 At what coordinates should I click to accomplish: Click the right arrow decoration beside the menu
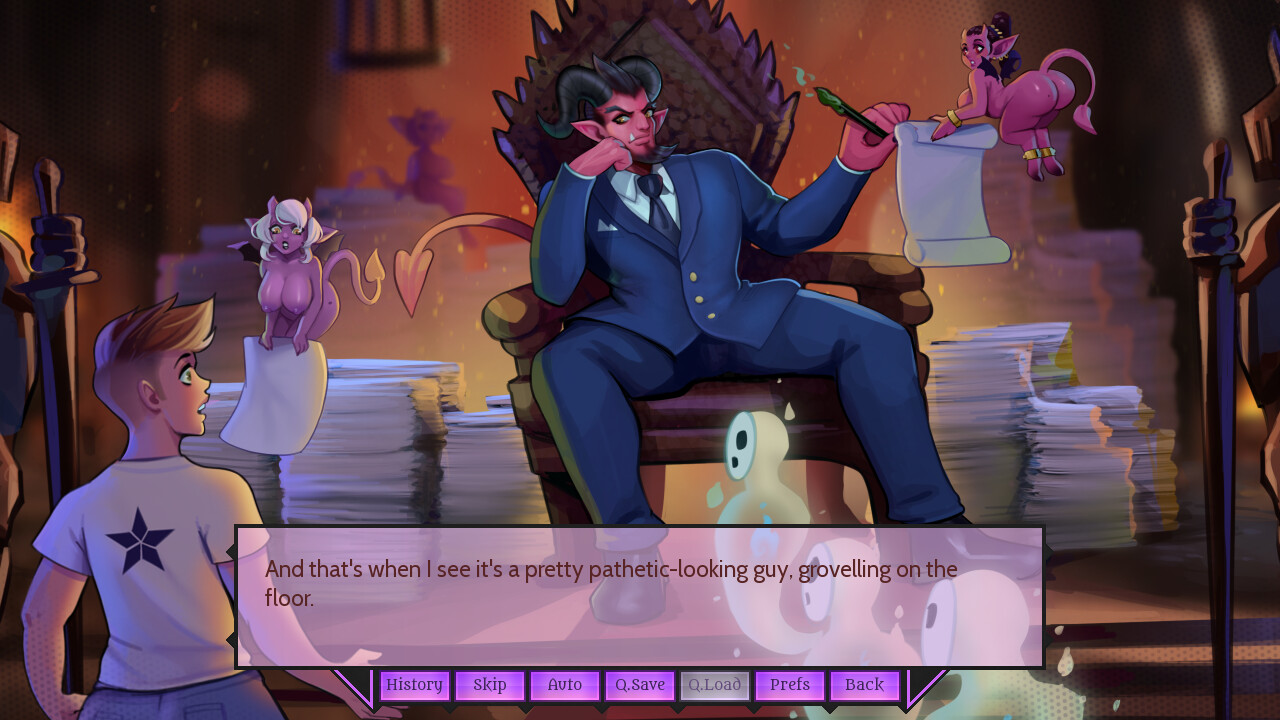tap(927, 688)
